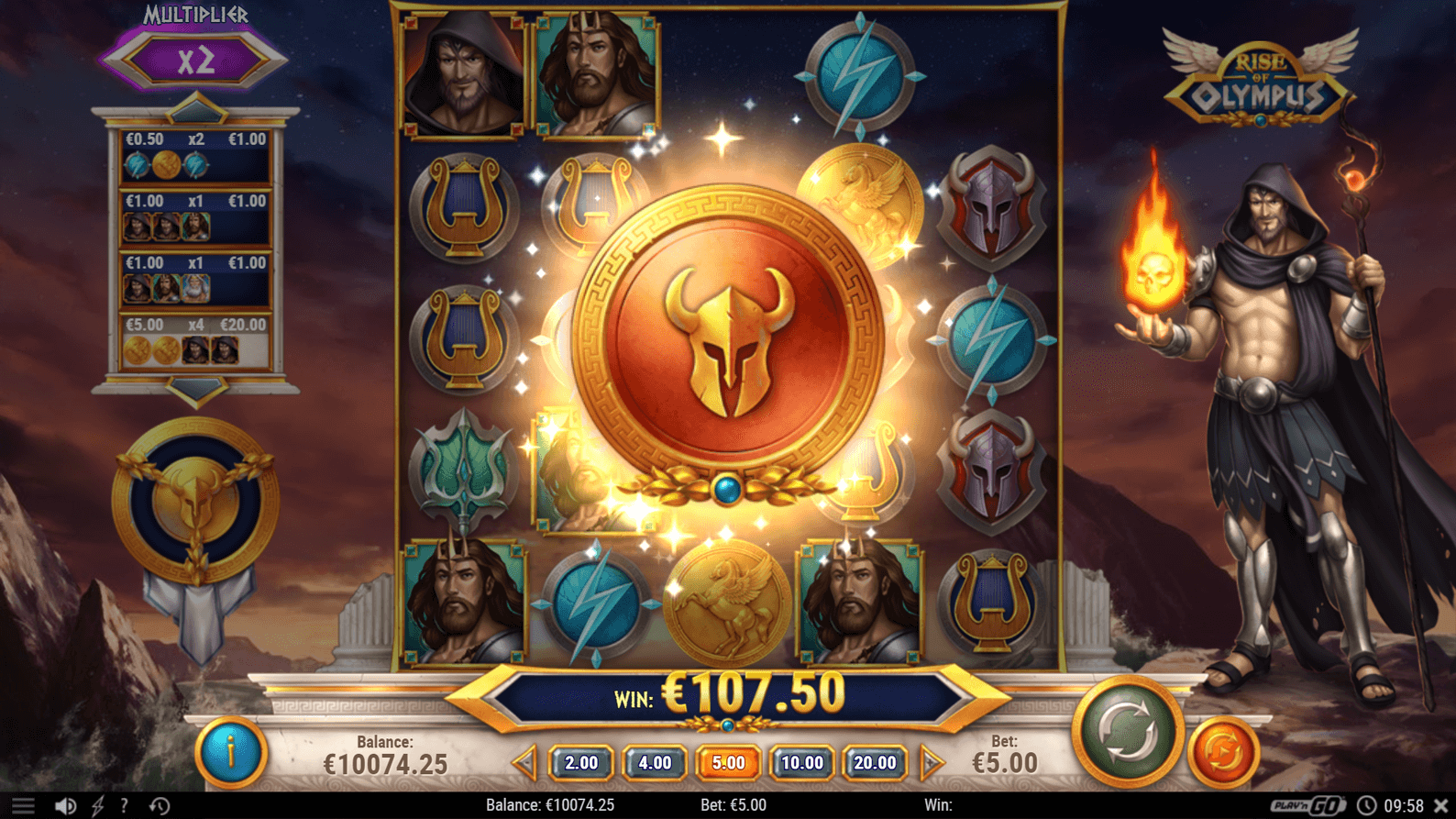Select the highlighted 5.00 bet chip
The width and height of the screenshot is (1456, 819).
click(728, 762)
